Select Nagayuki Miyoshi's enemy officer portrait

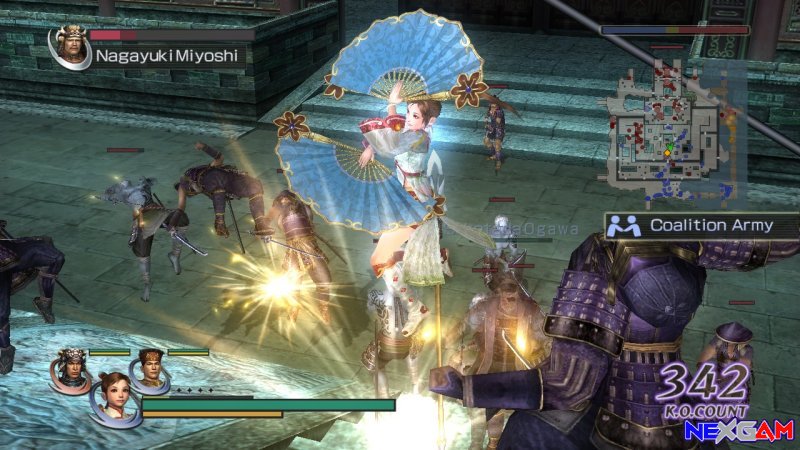68,47
